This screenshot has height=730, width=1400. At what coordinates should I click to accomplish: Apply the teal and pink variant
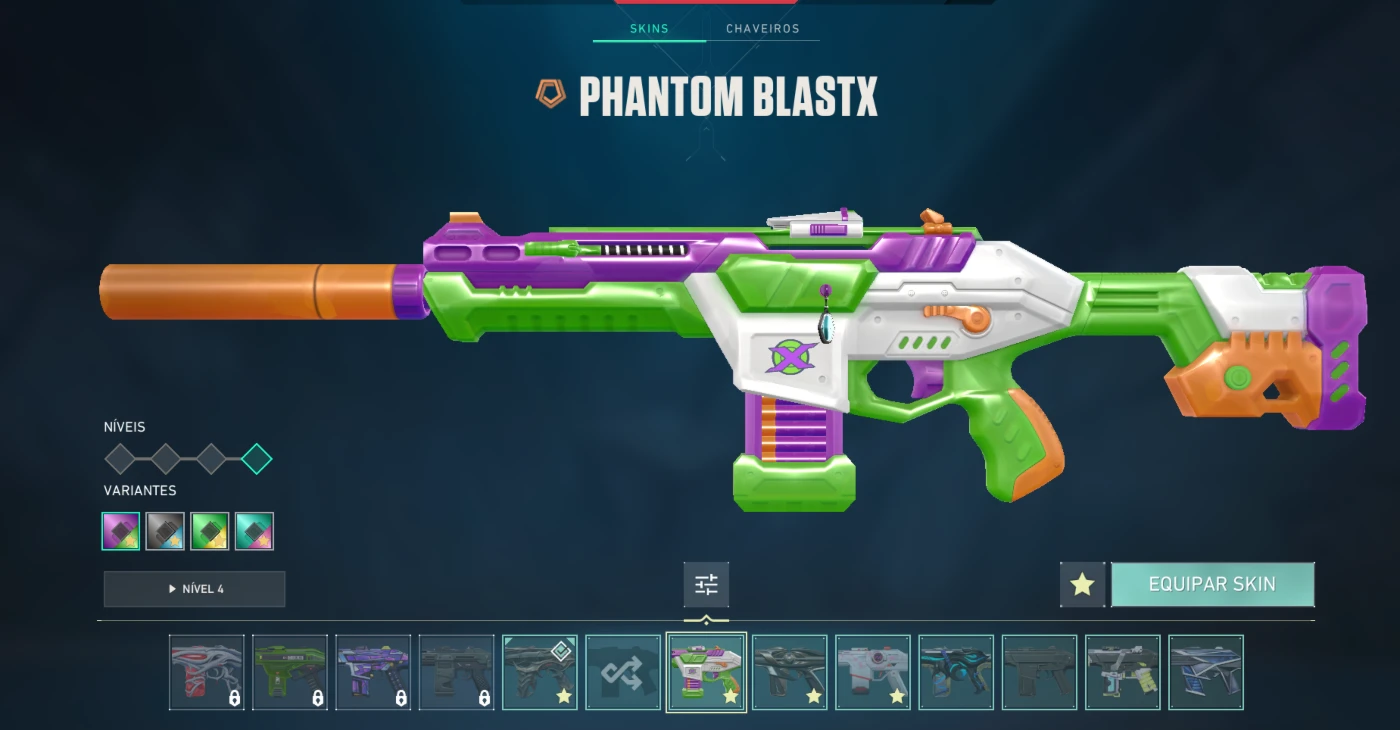(x=254, y=531)
